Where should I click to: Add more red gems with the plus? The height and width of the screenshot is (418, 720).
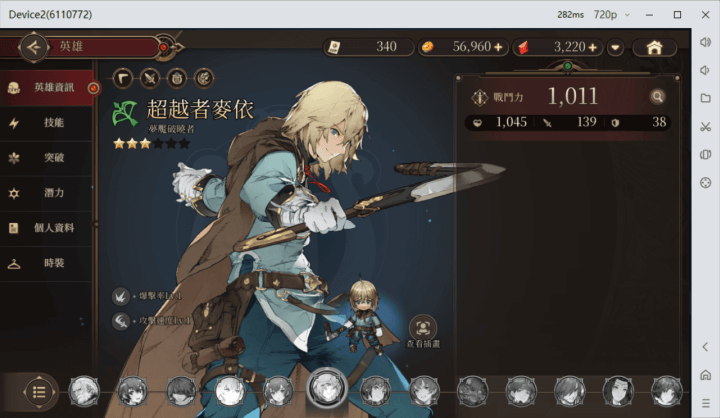(x=593, y=47)
